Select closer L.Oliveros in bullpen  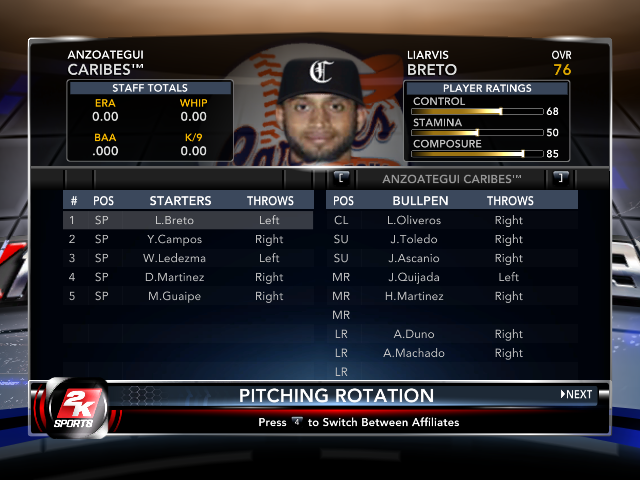(x=452, y=220)
